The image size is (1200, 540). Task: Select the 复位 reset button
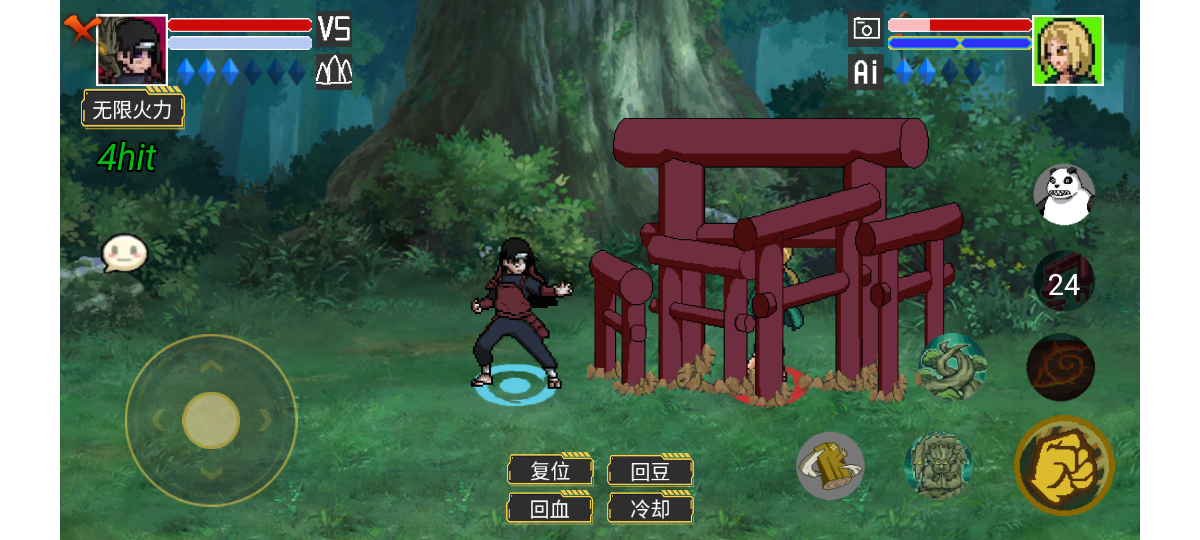pyautogui.click(x=550, y=470)
